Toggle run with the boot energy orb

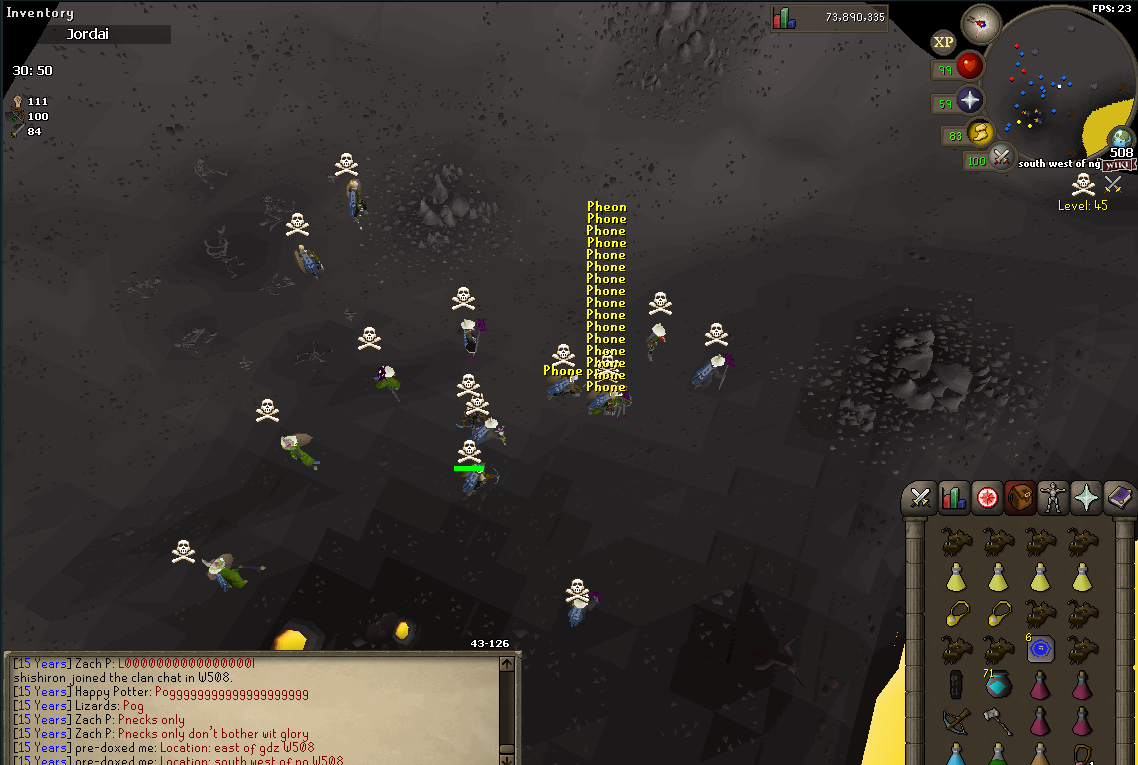[980, 132]
